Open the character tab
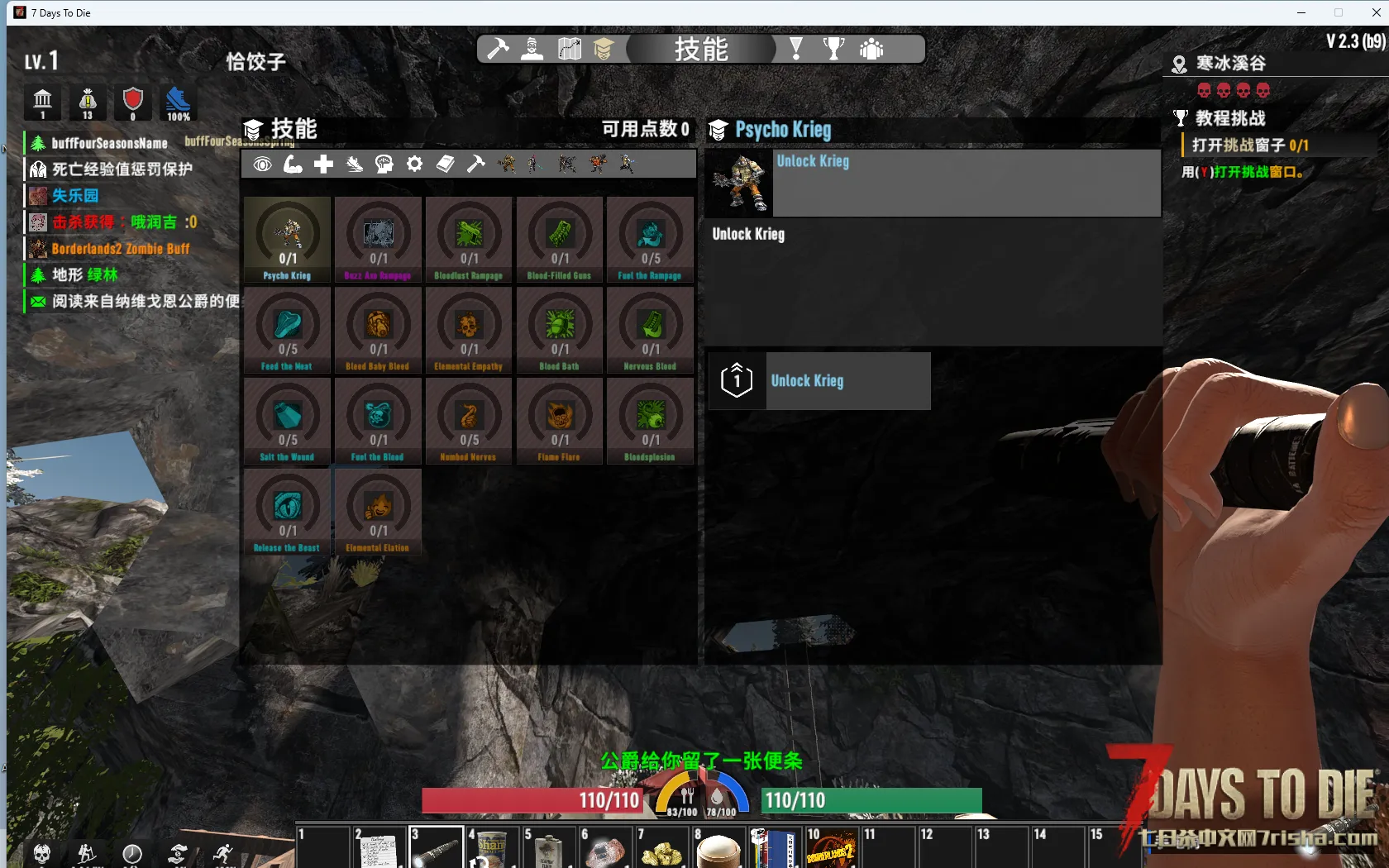Viewport: 1389px width, 868px height. pos(532,50)
